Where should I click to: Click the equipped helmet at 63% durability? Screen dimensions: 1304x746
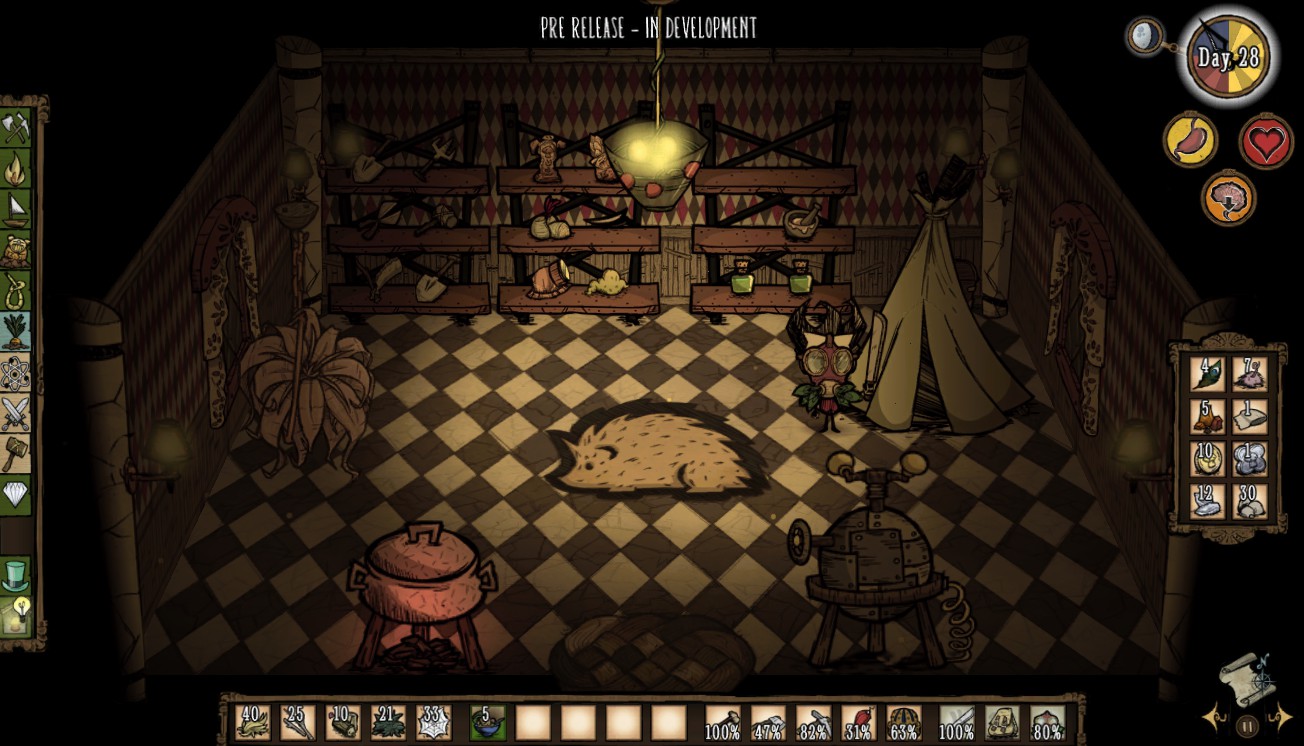[904, 722]
